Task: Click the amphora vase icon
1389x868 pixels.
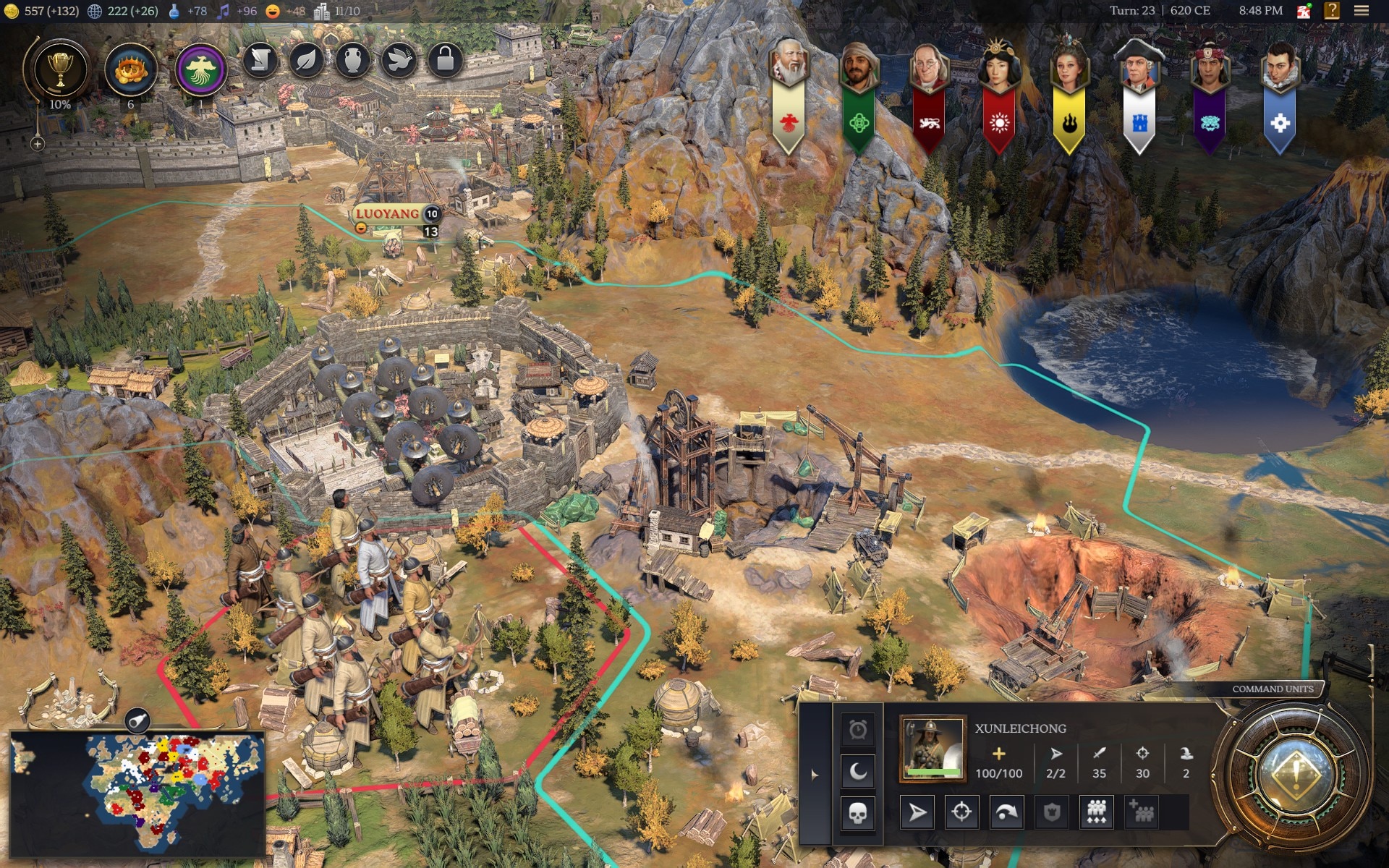Action: (352, 60)
